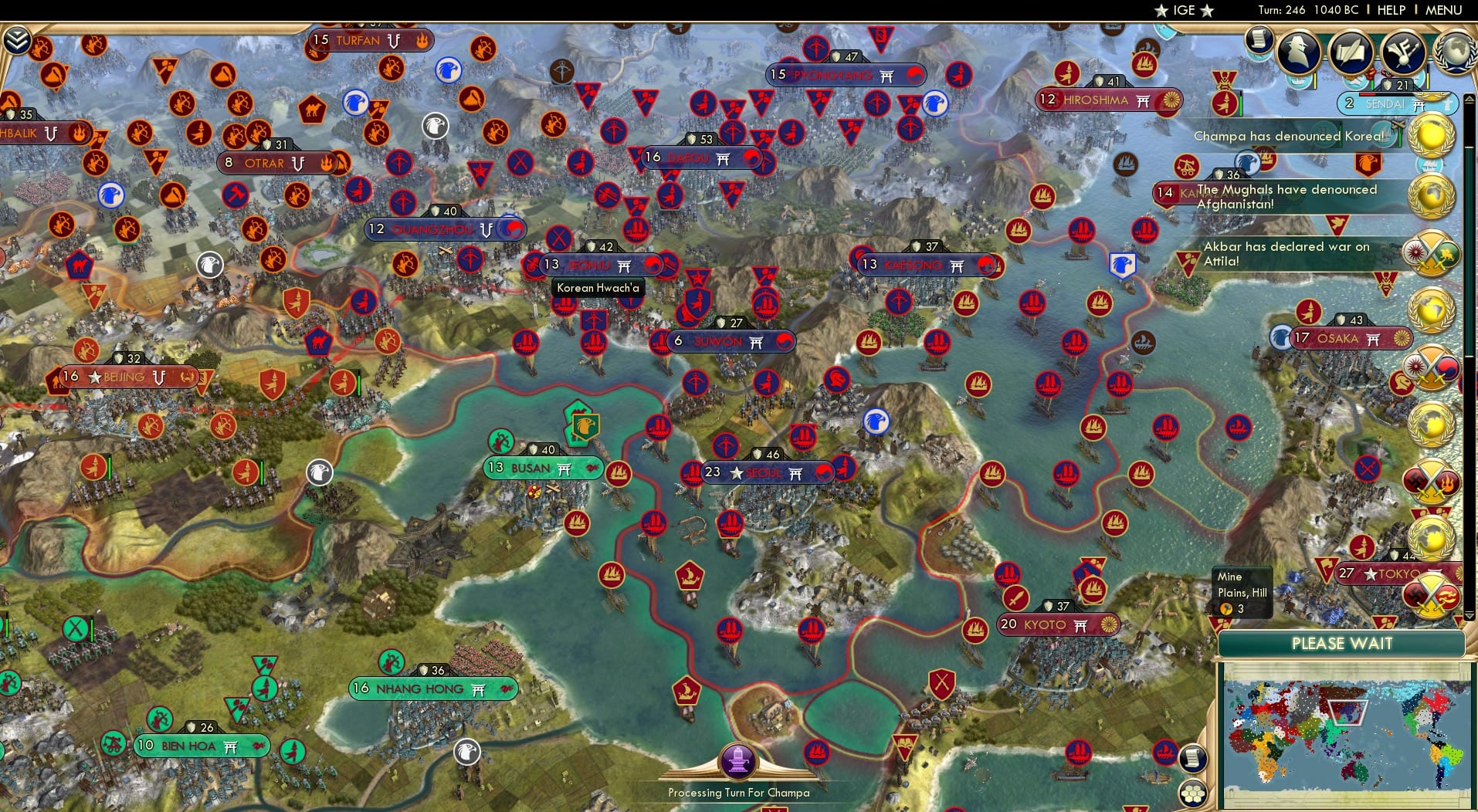The image size is (1478, 812).
Task: Click the scroll-up arrow on the notification scrollbar
Action: (x=1469, y=99)
